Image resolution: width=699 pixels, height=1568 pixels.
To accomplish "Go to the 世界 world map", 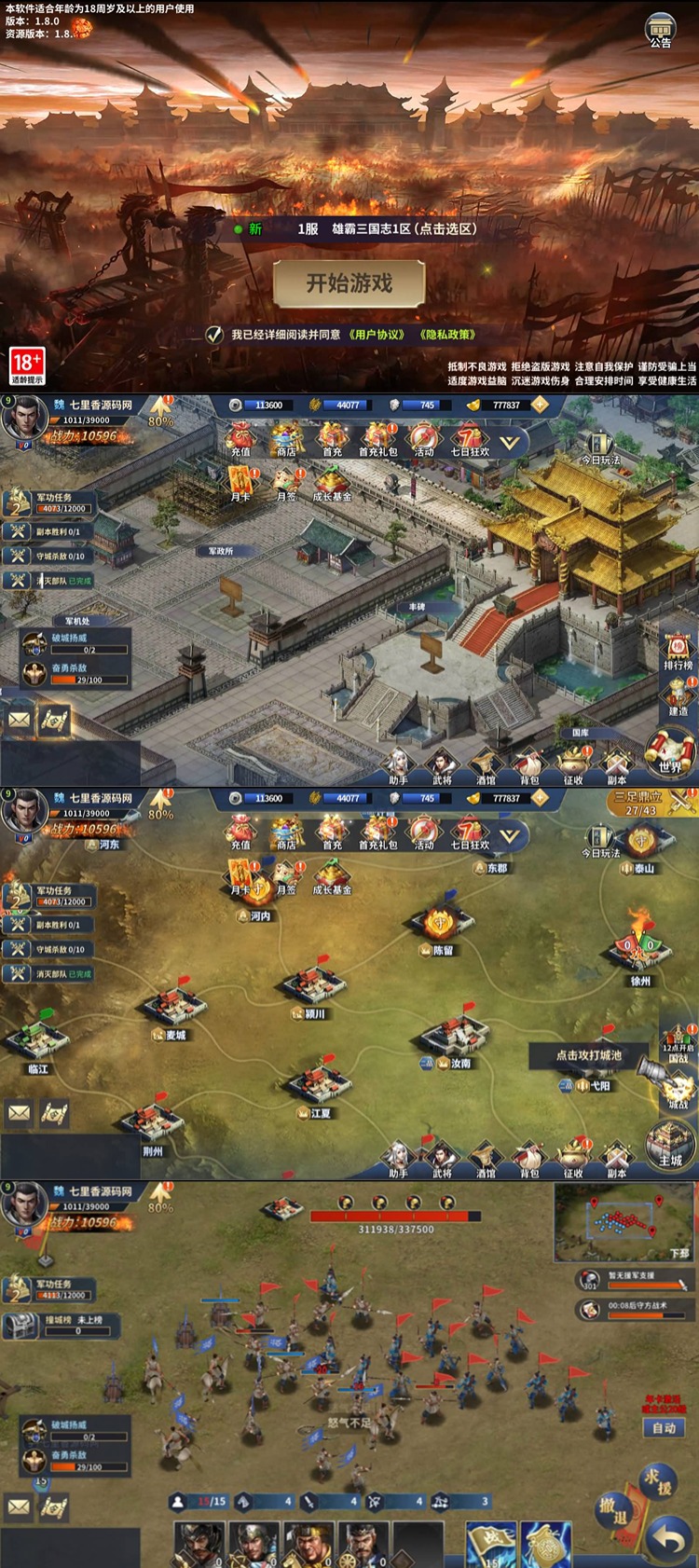I will [x=670, y=753].
